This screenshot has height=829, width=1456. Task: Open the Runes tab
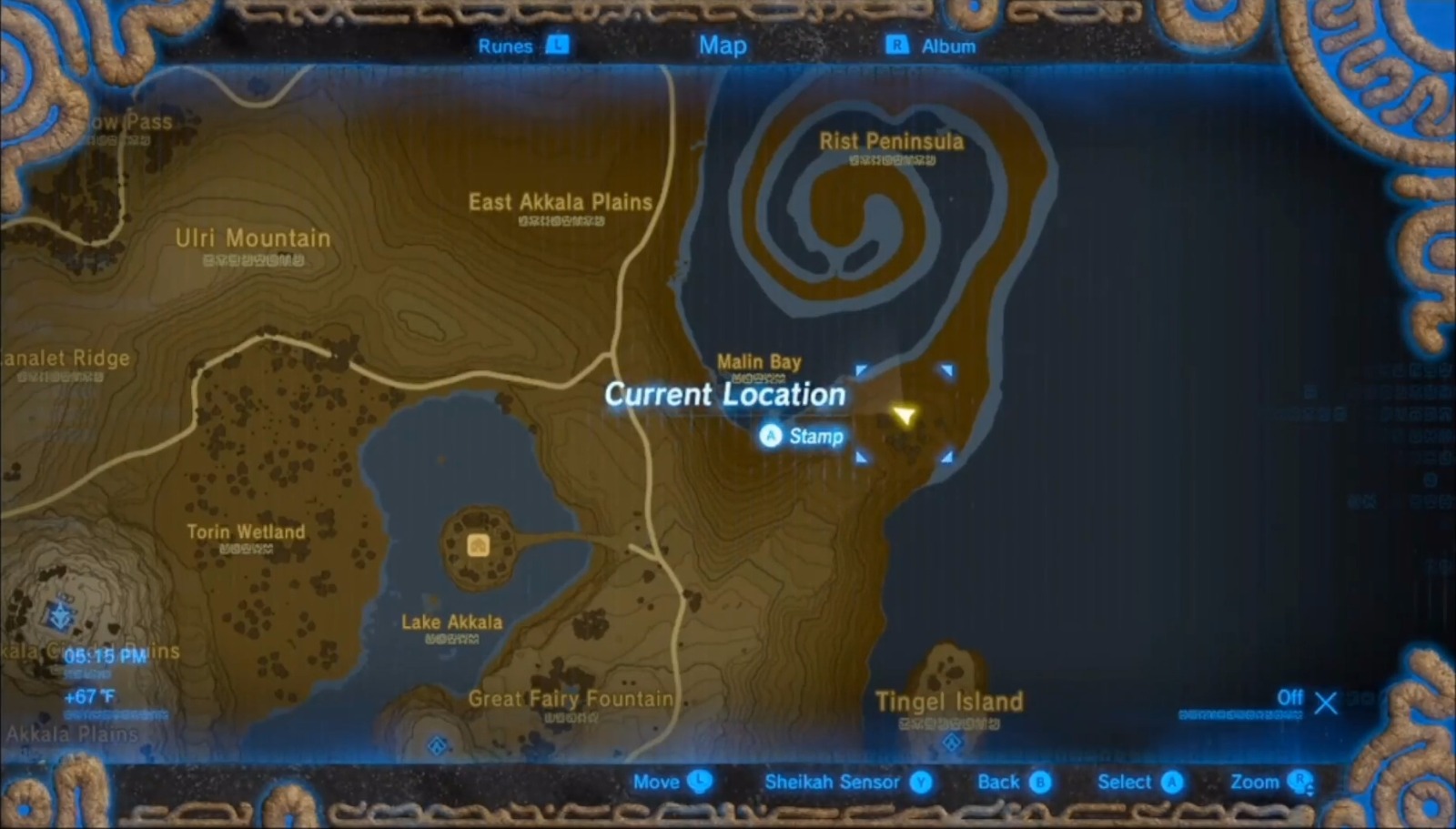coord(506,45)
